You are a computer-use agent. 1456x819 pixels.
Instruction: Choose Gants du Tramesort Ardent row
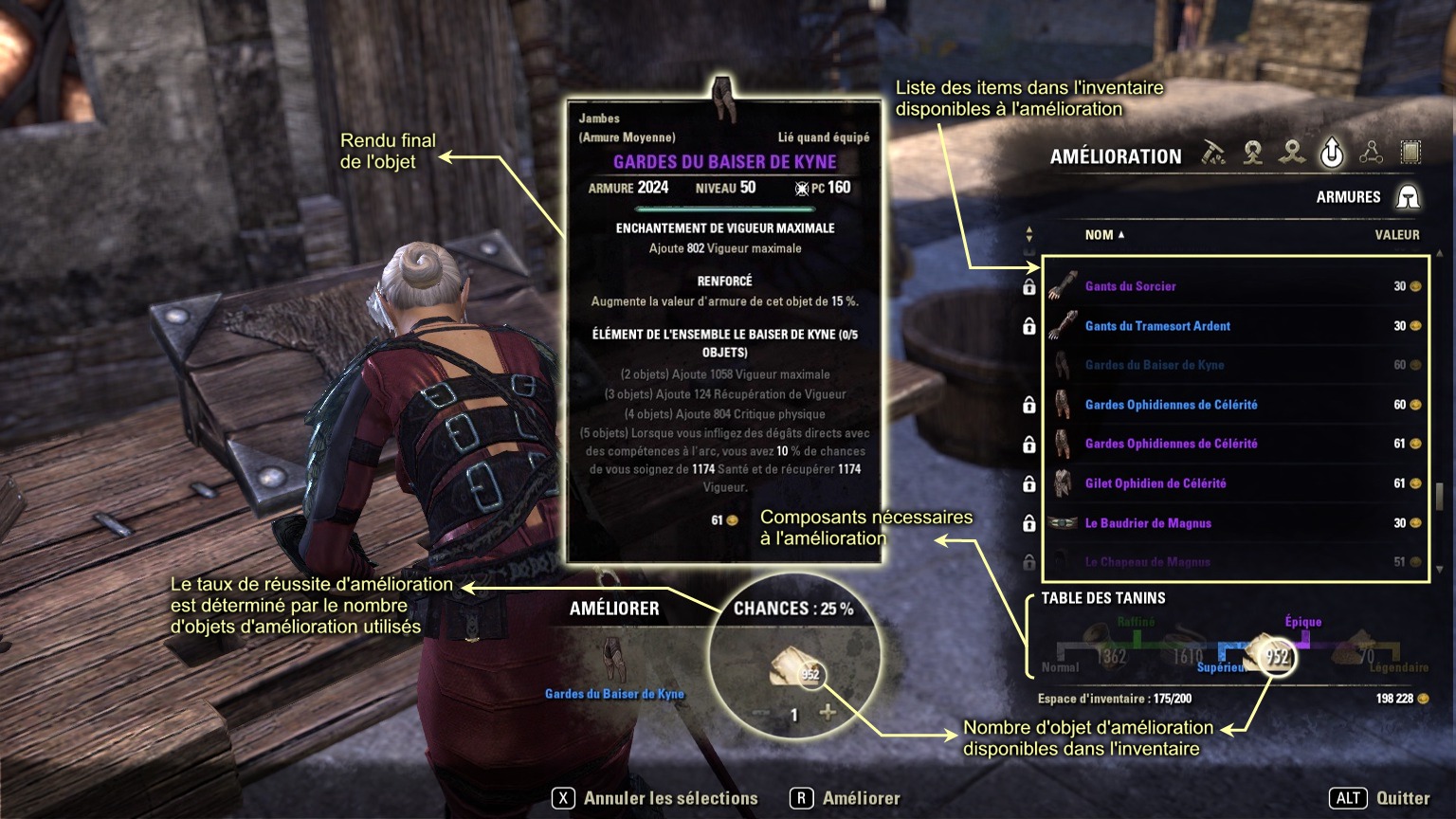point(1157,326)
